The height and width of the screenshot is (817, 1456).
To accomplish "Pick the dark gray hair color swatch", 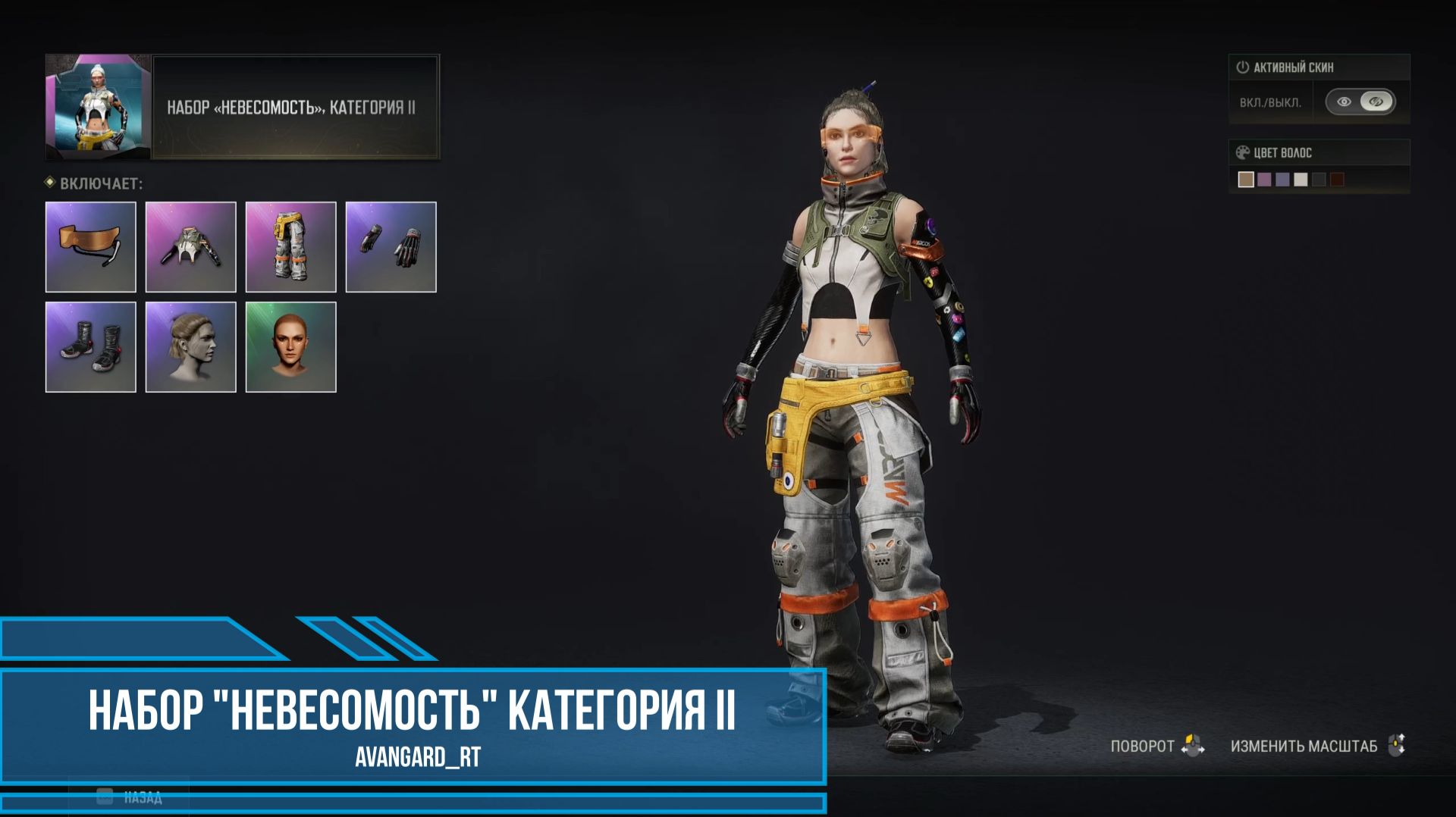I will click(x=1319, y=180).
